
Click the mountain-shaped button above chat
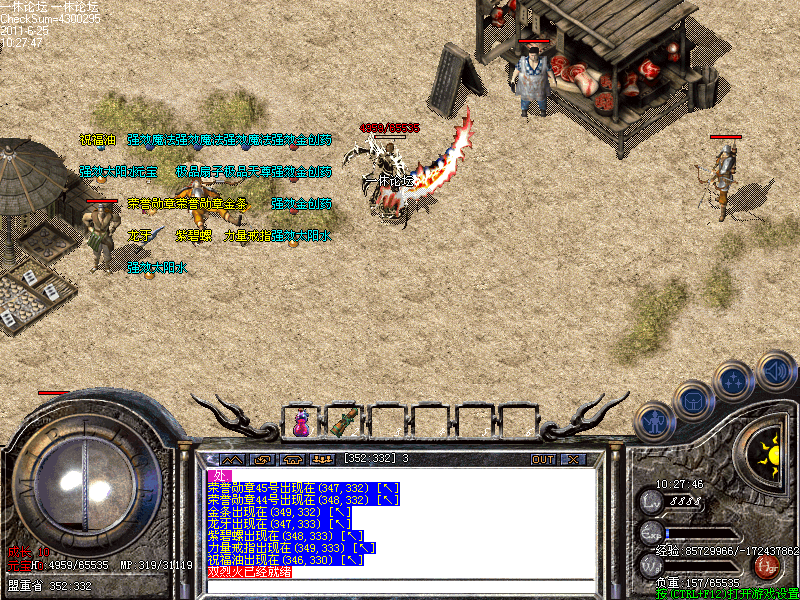pyautogui.click(x=231, y=459)
